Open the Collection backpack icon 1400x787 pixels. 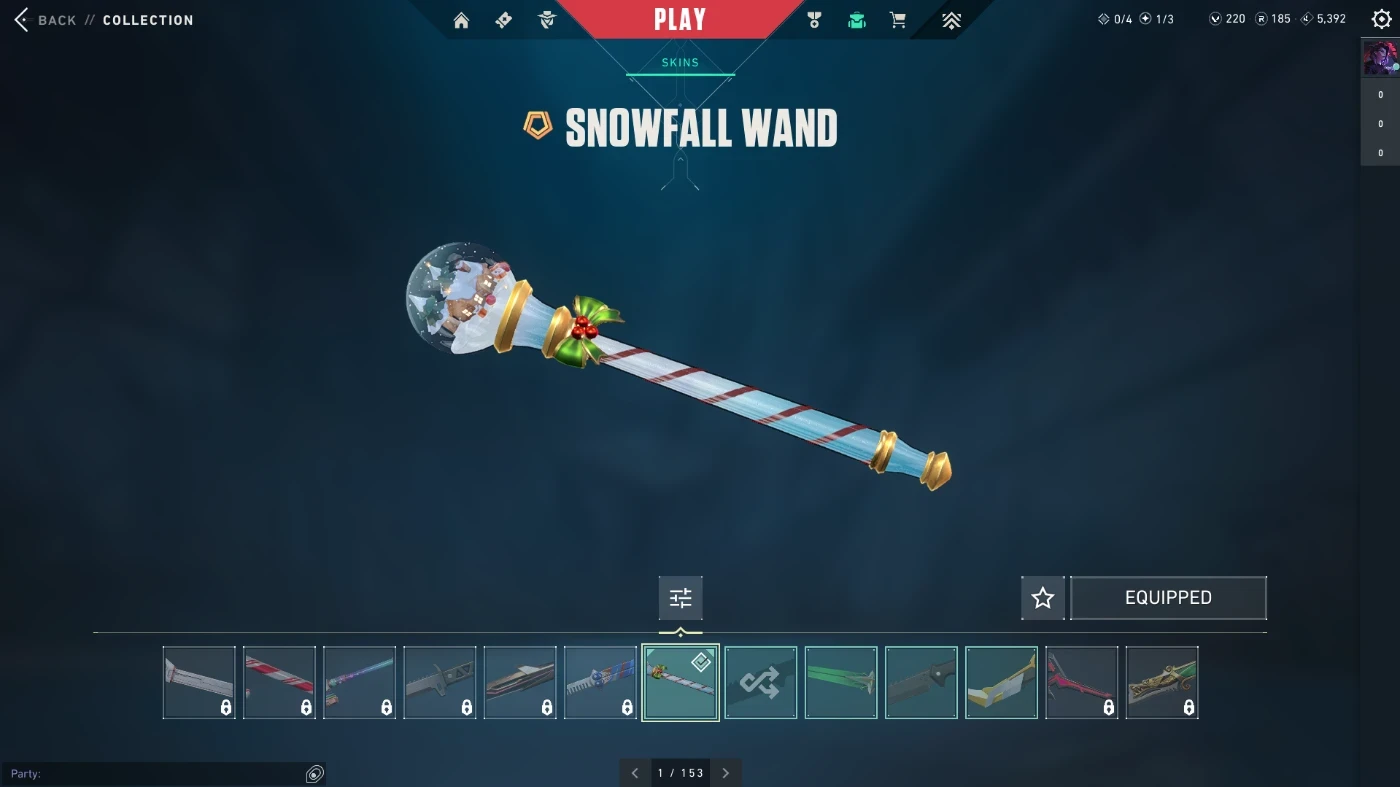click(x=857, y=20)
